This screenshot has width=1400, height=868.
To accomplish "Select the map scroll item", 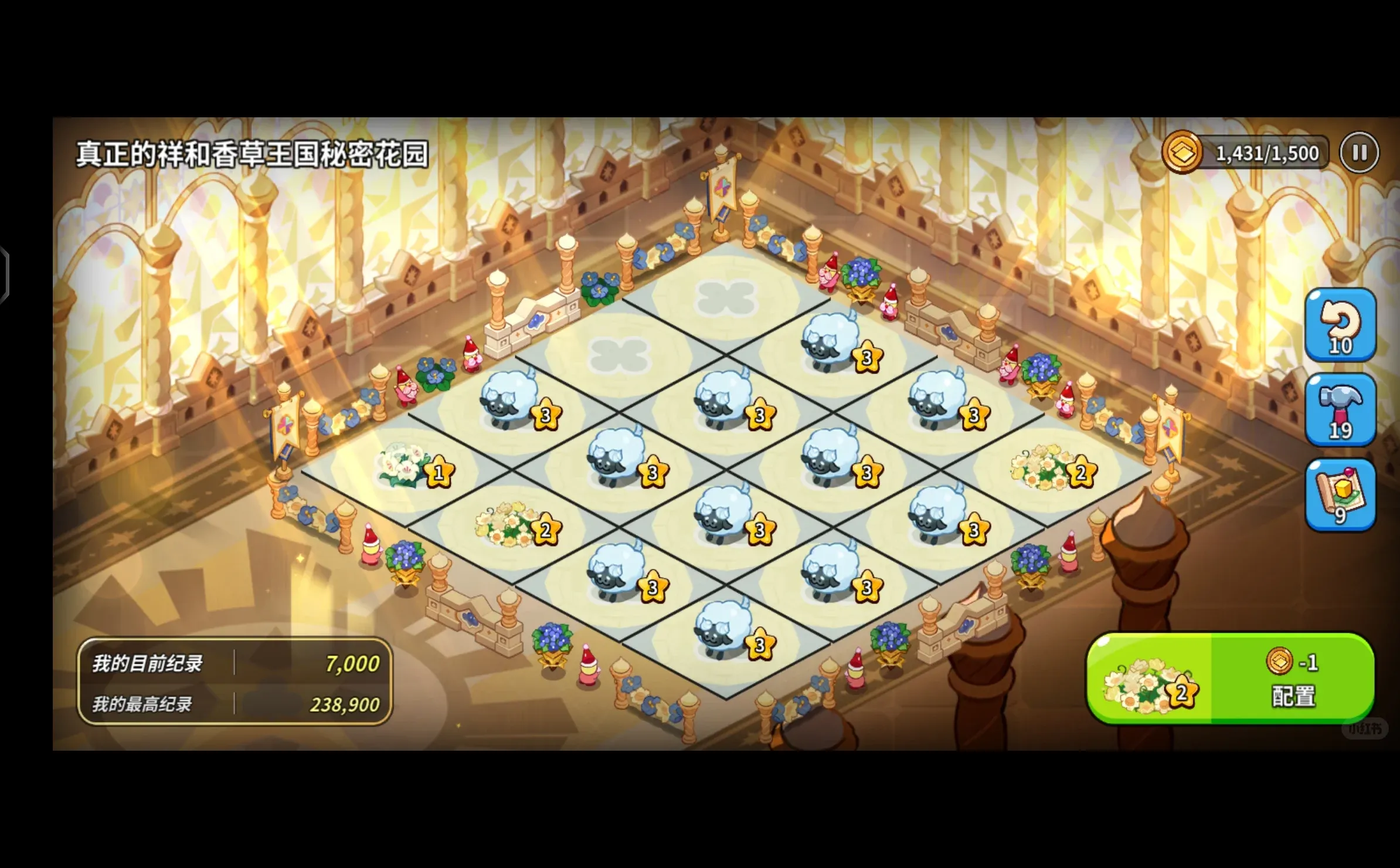I will click(x=1340, y=495).
